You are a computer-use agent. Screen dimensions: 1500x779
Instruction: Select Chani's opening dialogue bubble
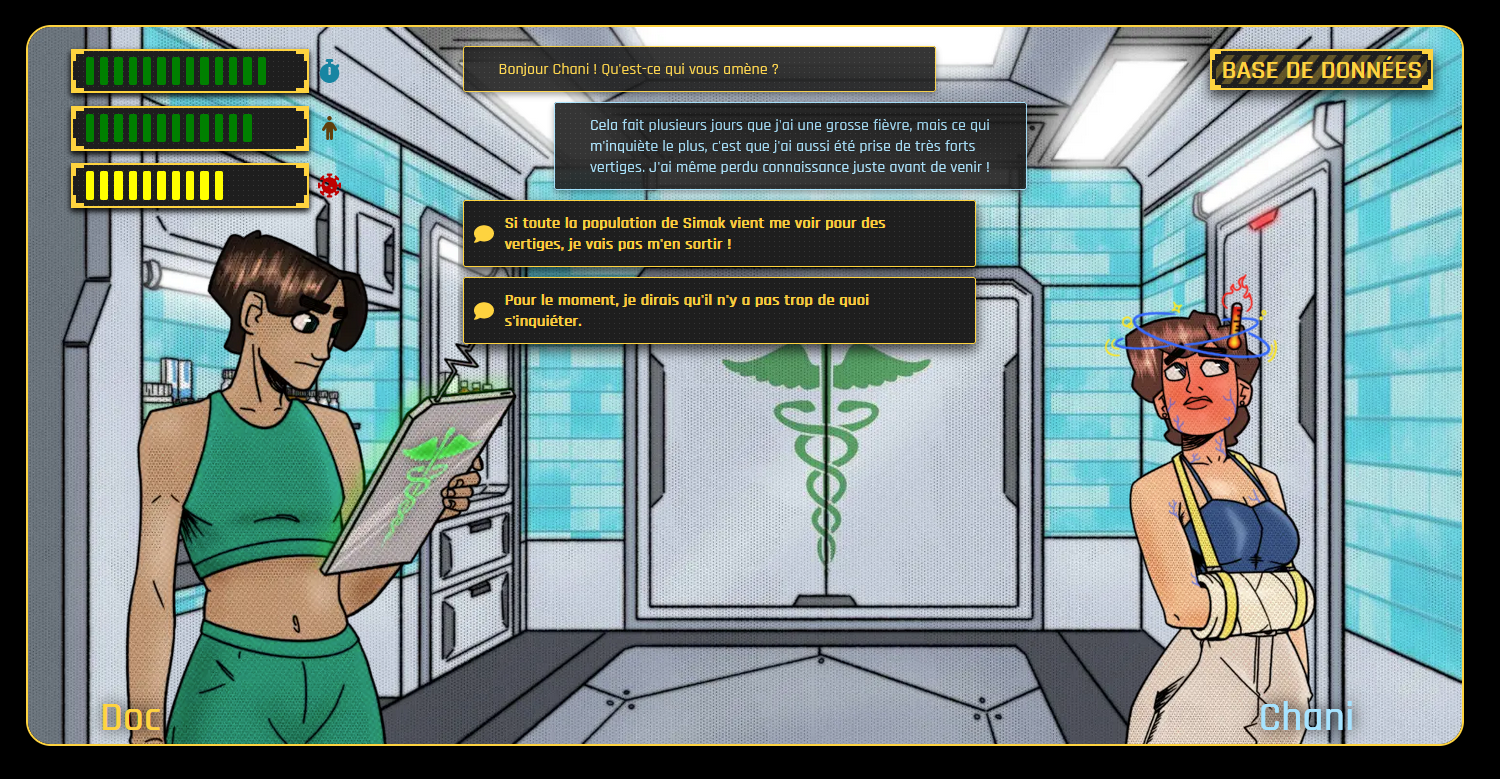click(x=790, y=145)
